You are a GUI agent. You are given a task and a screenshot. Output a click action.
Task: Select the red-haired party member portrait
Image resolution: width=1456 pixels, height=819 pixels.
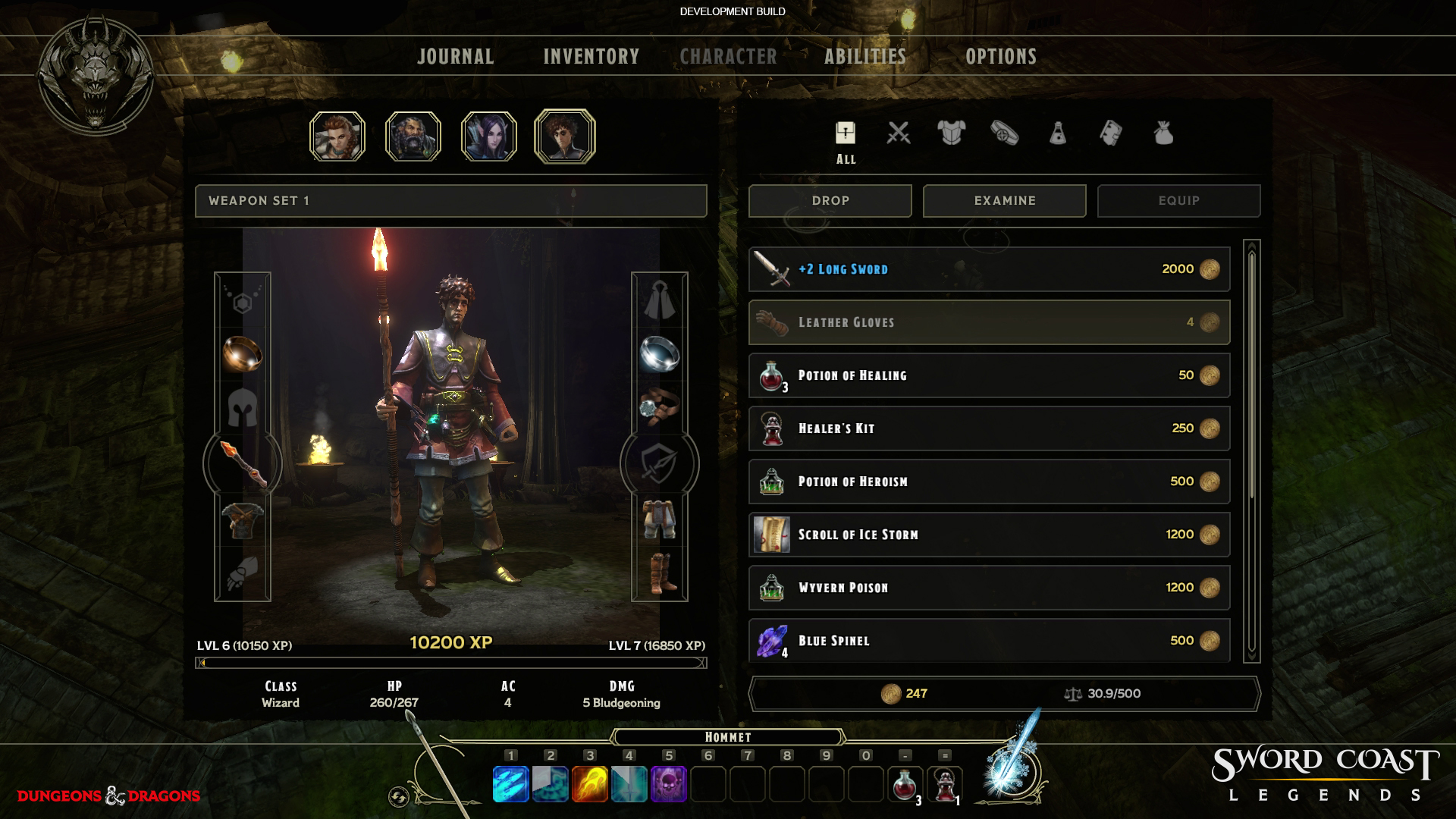(337, 136)
